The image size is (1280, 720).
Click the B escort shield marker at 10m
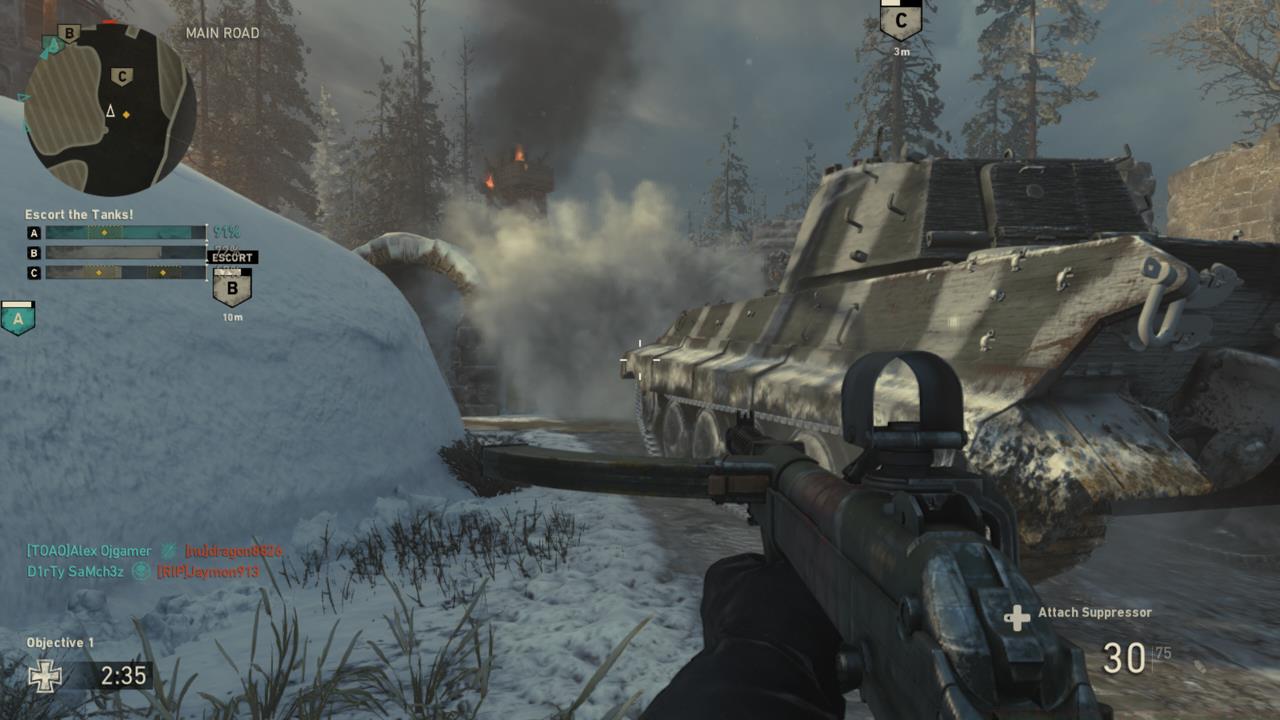coord(231,287)
